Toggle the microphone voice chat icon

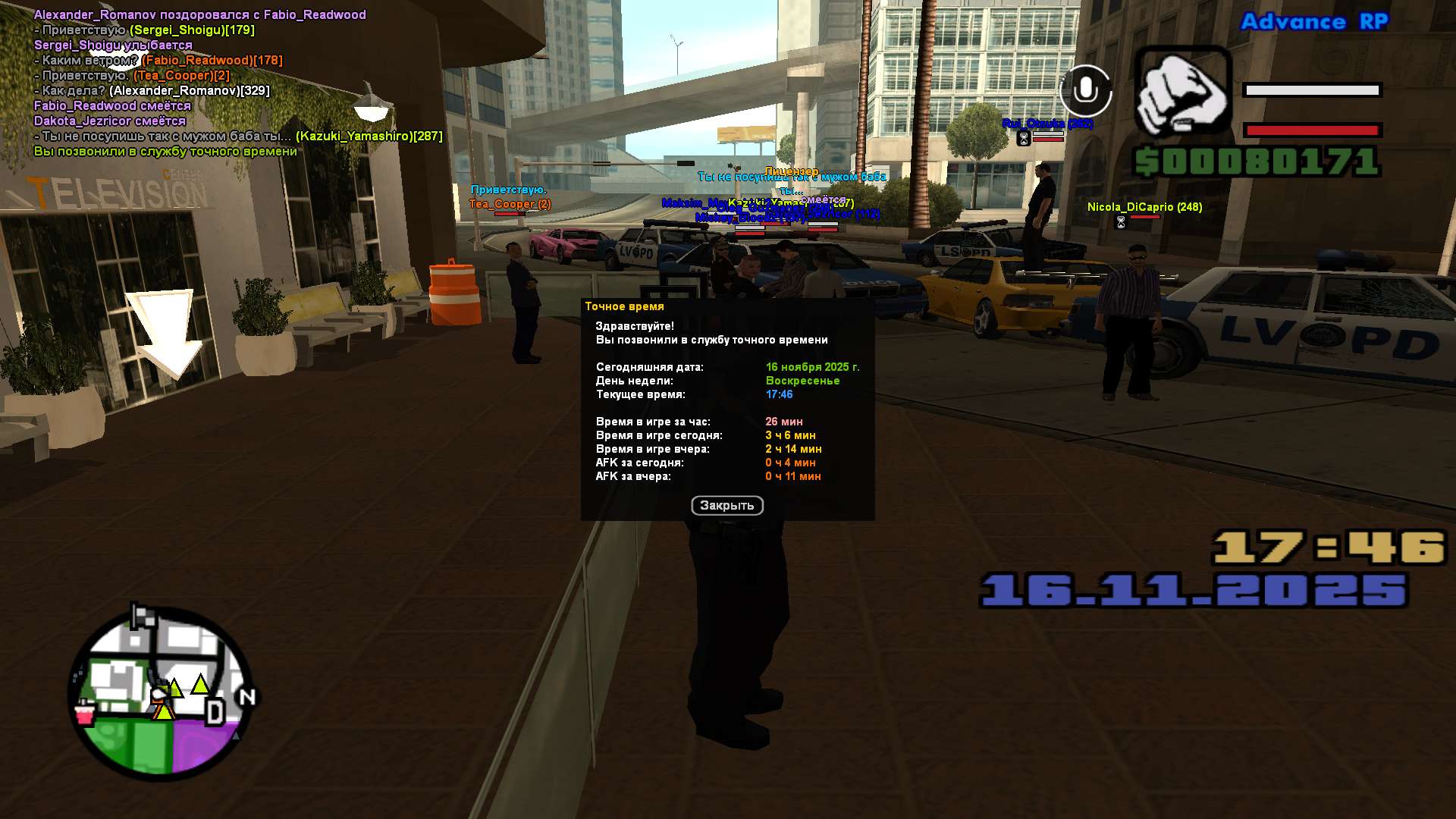tap(1085, 91)
